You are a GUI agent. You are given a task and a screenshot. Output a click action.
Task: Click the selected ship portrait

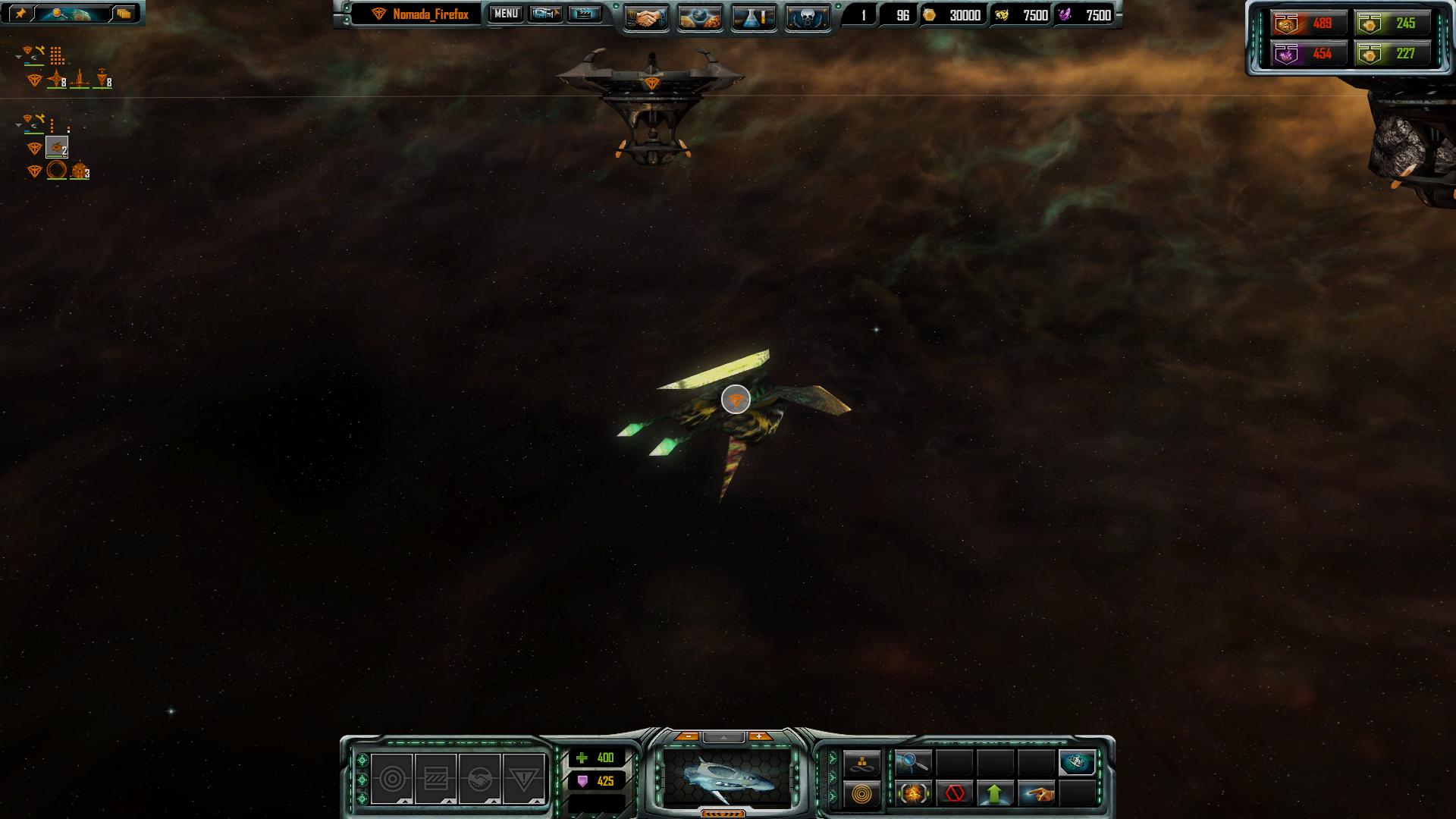(726, 777)
